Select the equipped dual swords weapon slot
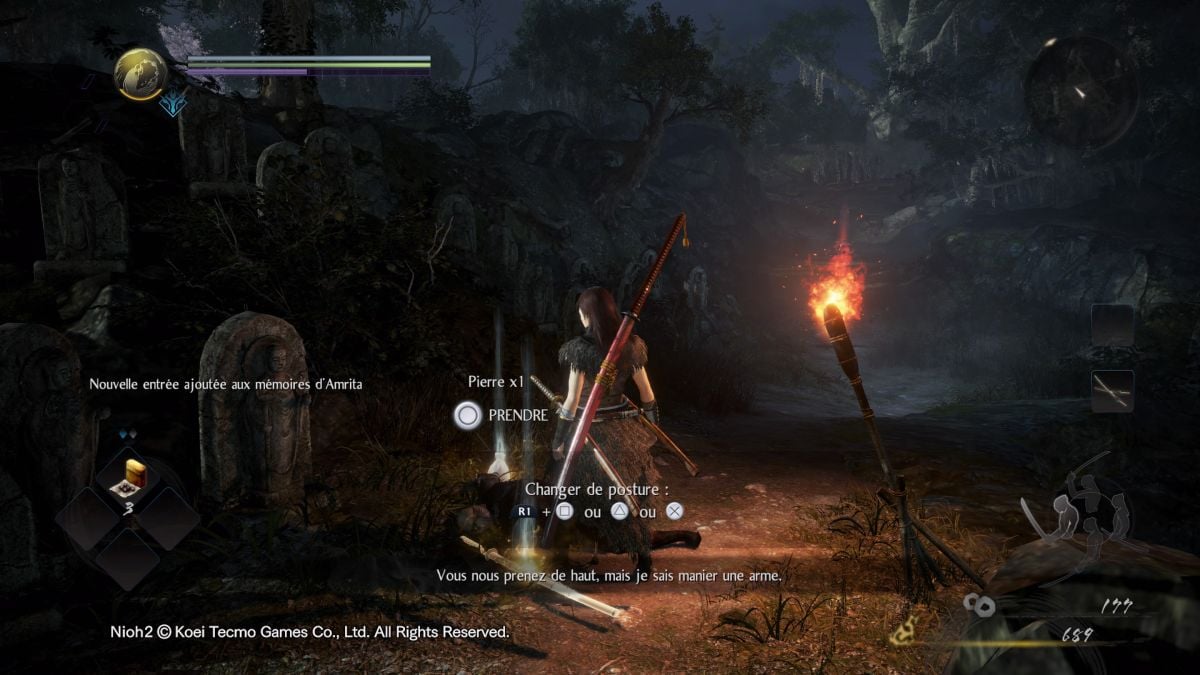 (x=1112, y=391)
